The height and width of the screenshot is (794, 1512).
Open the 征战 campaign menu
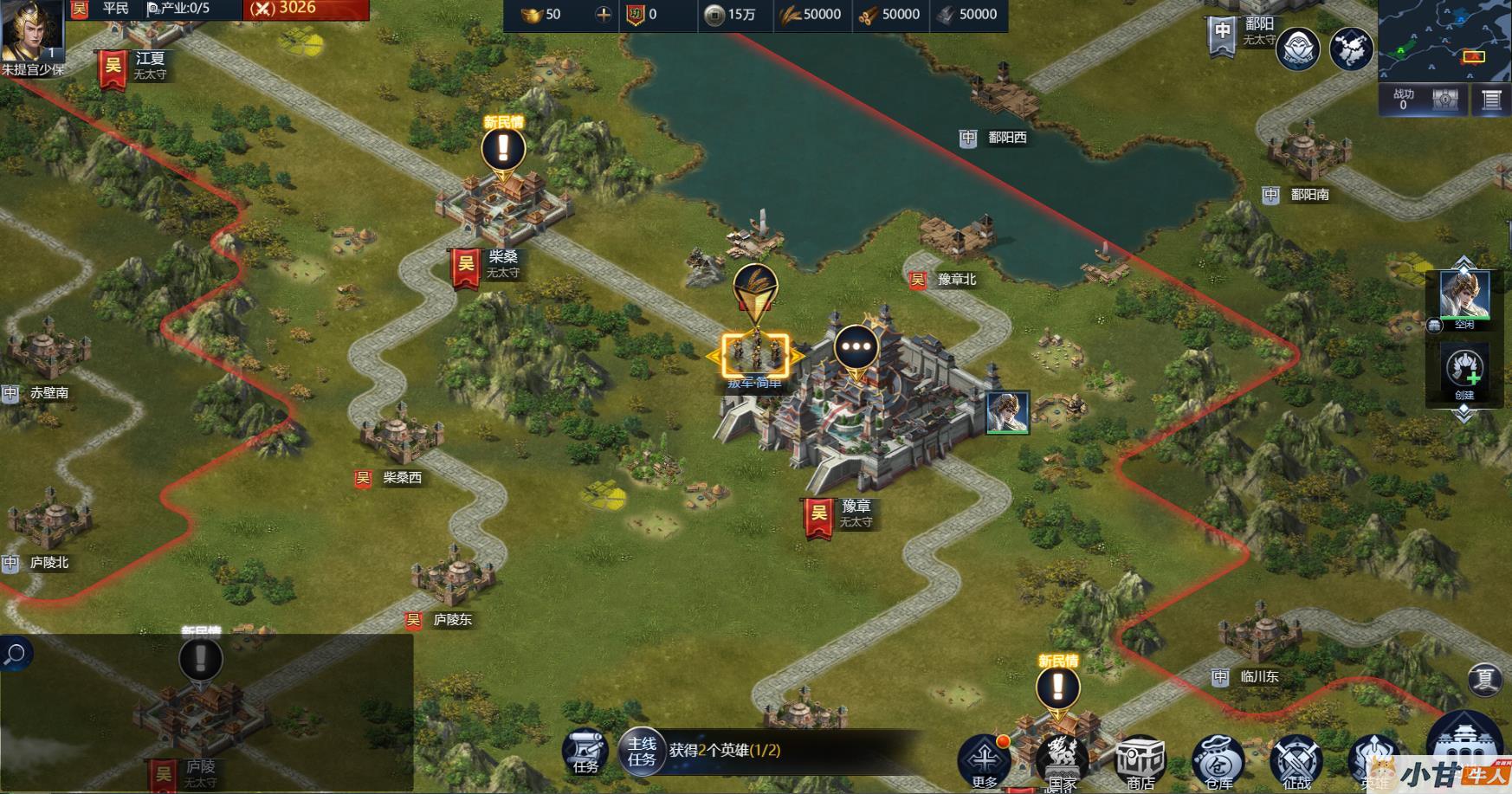pos(1296,759)
